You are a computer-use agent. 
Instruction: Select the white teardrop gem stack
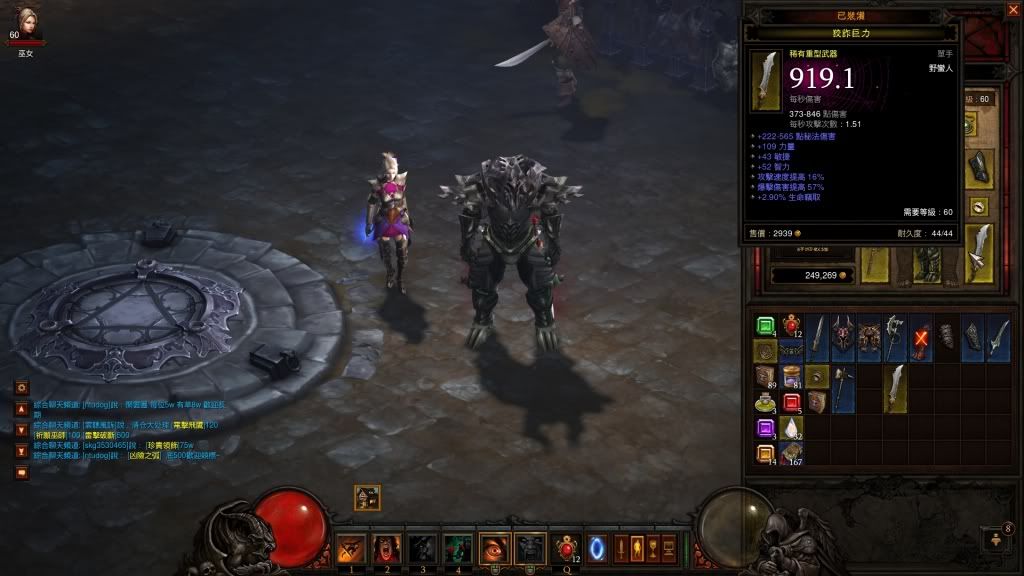click(x=791, y=428)
